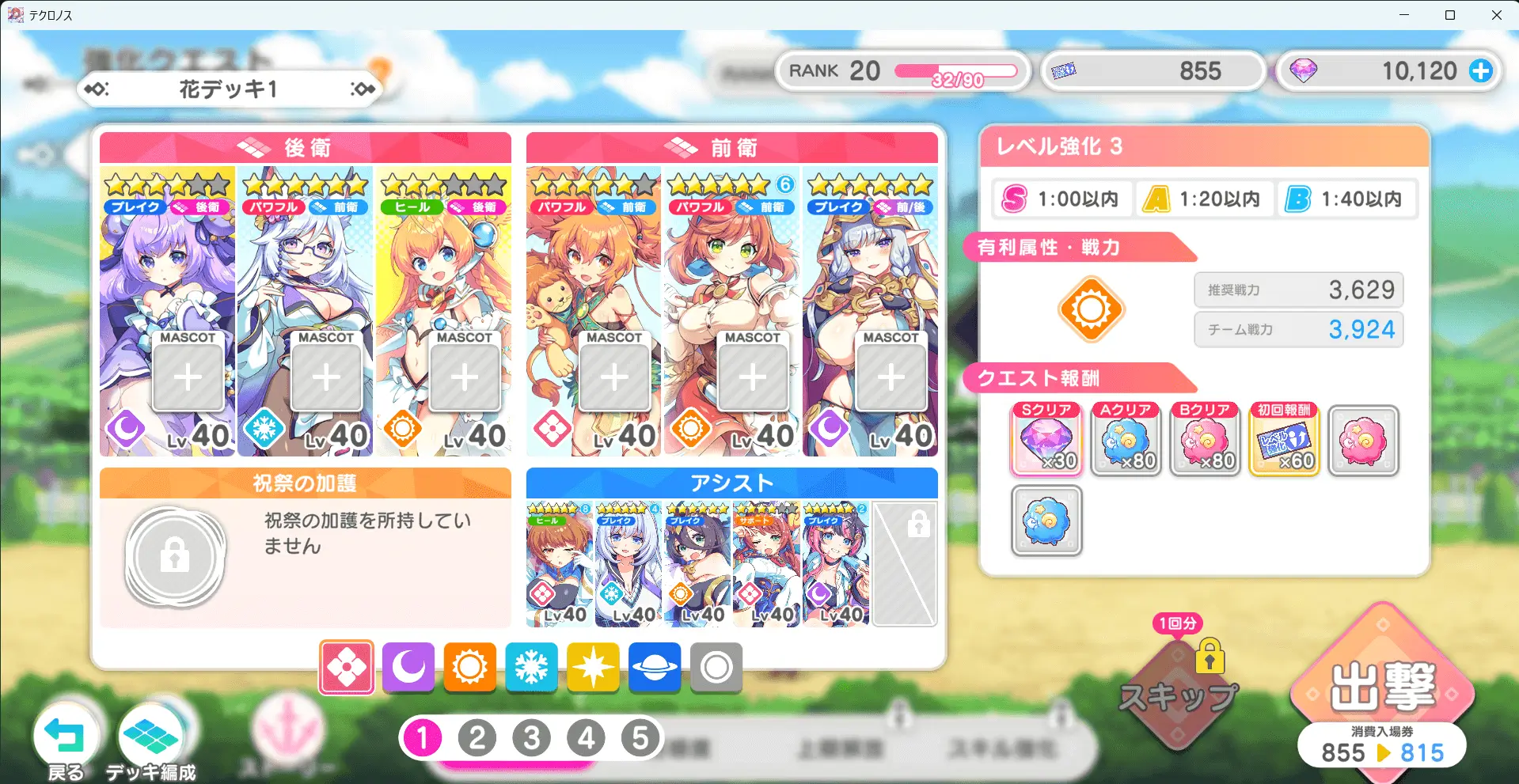Screen dimensions: 1519x784
Task: Activate the pink flower attribute filter
Action: tap(347, 668)
